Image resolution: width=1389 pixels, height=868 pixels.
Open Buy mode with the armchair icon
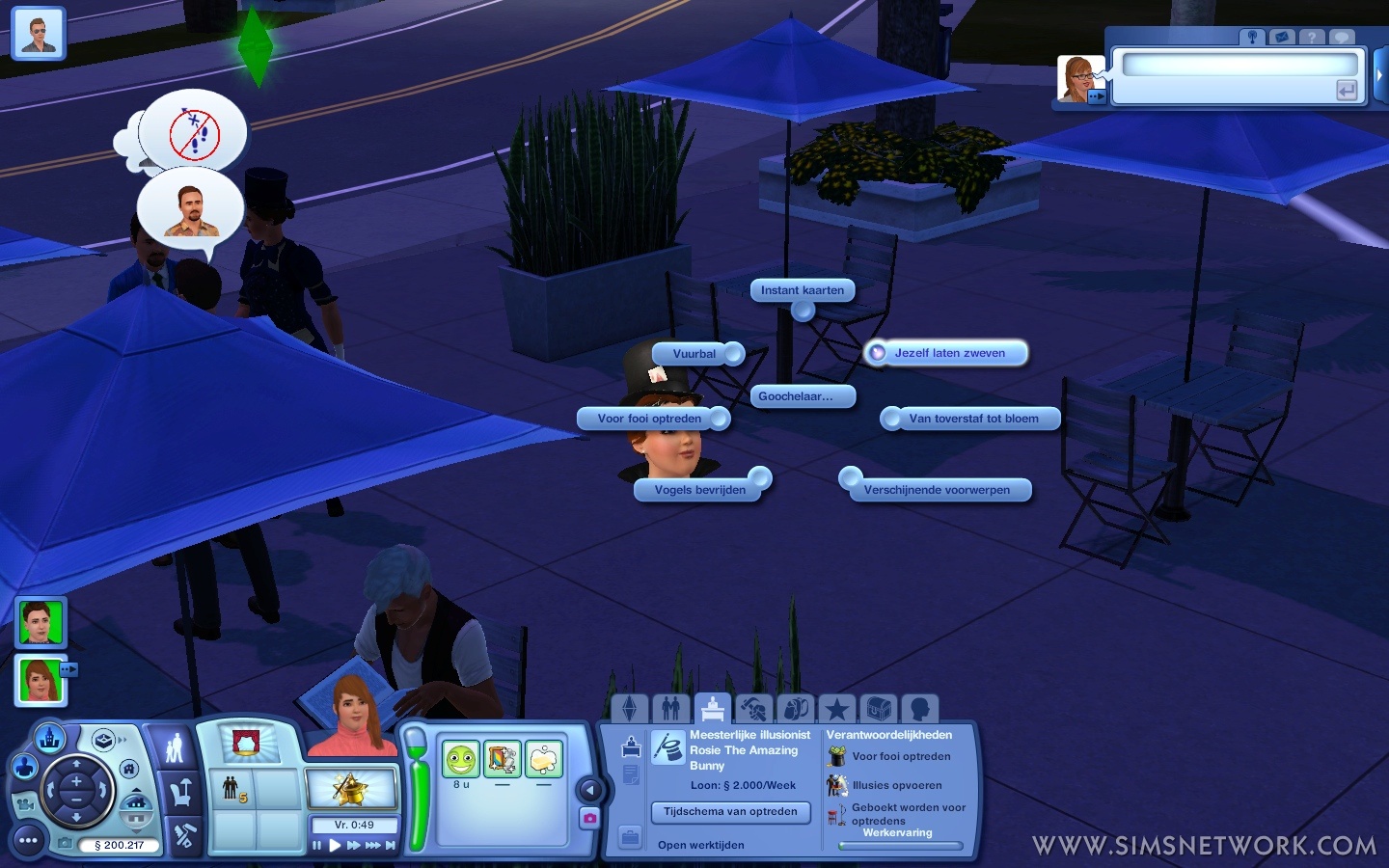(180, 794)
